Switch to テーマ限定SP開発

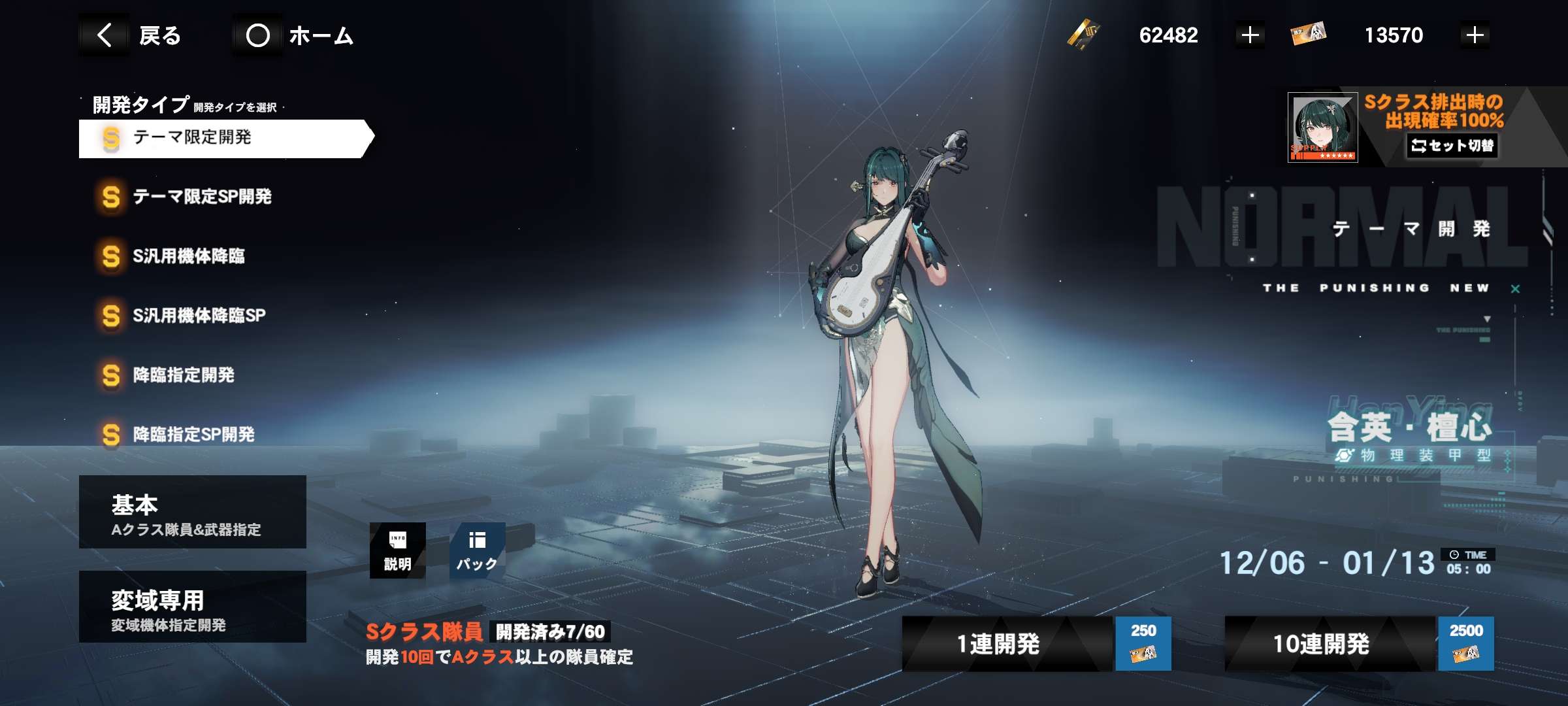coord(201,197)
